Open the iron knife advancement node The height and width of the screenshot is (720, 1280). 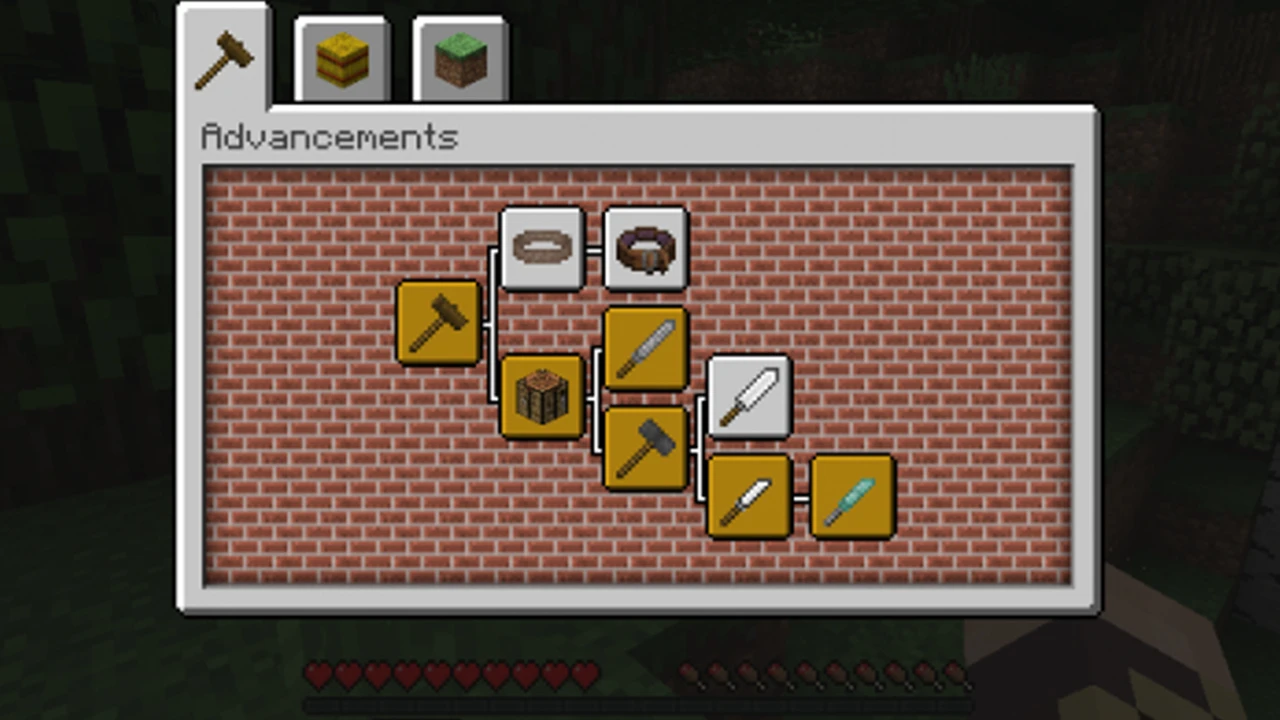[x=645, y=348]
